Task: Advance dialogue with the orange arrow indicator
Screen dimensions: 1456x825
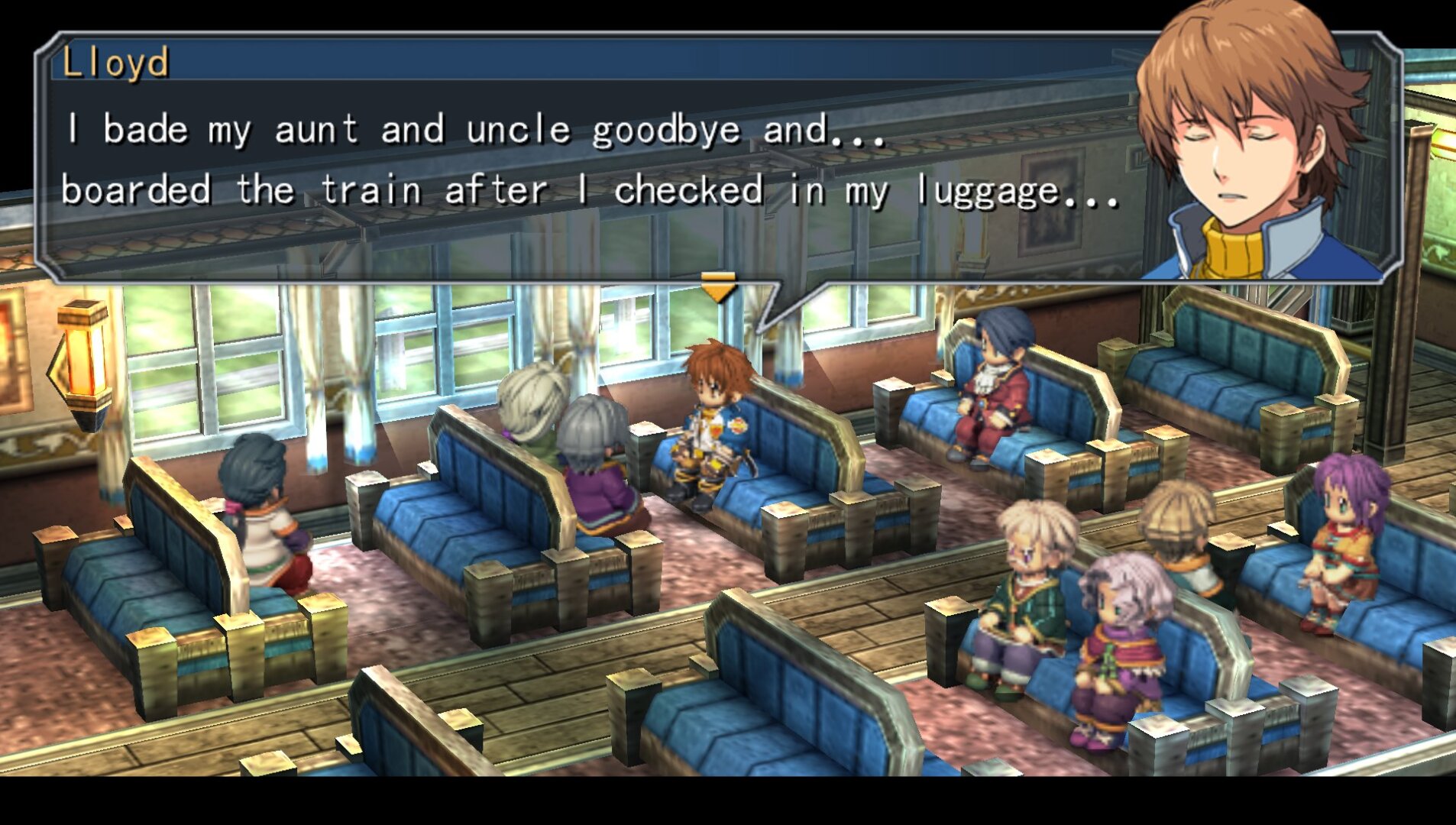Action: [x=718, y=286]
